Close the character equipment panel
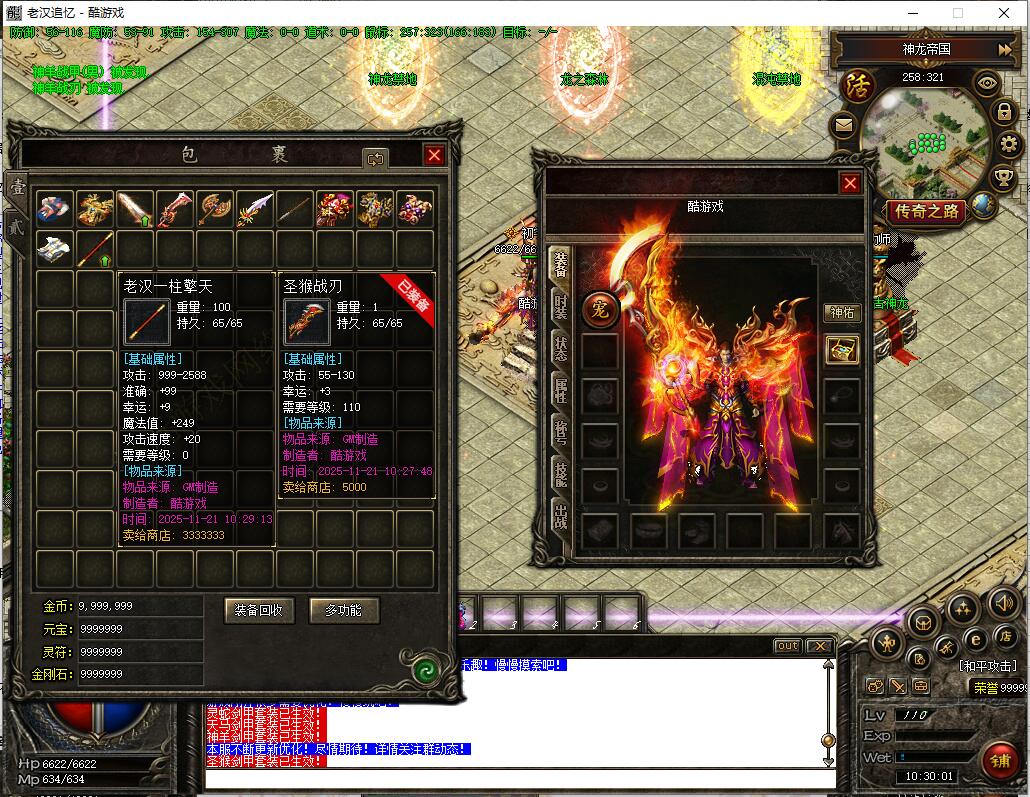 [850, 183]
